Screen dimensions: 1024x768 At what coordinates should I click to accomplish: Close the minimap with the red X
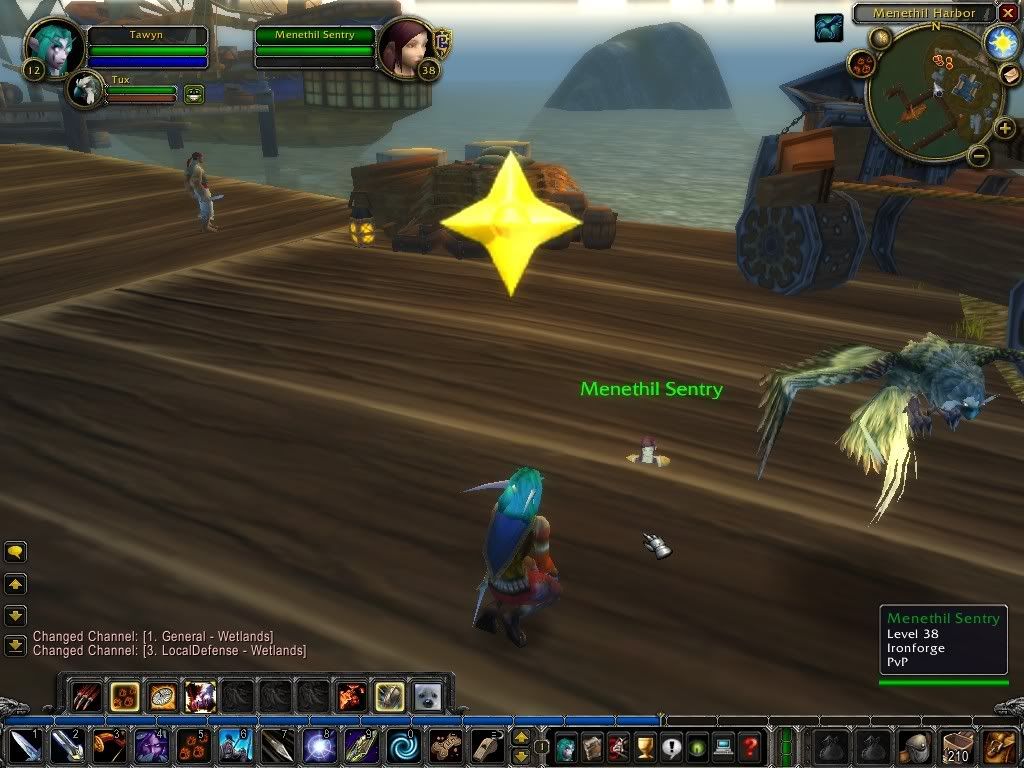pos(1007,13)
